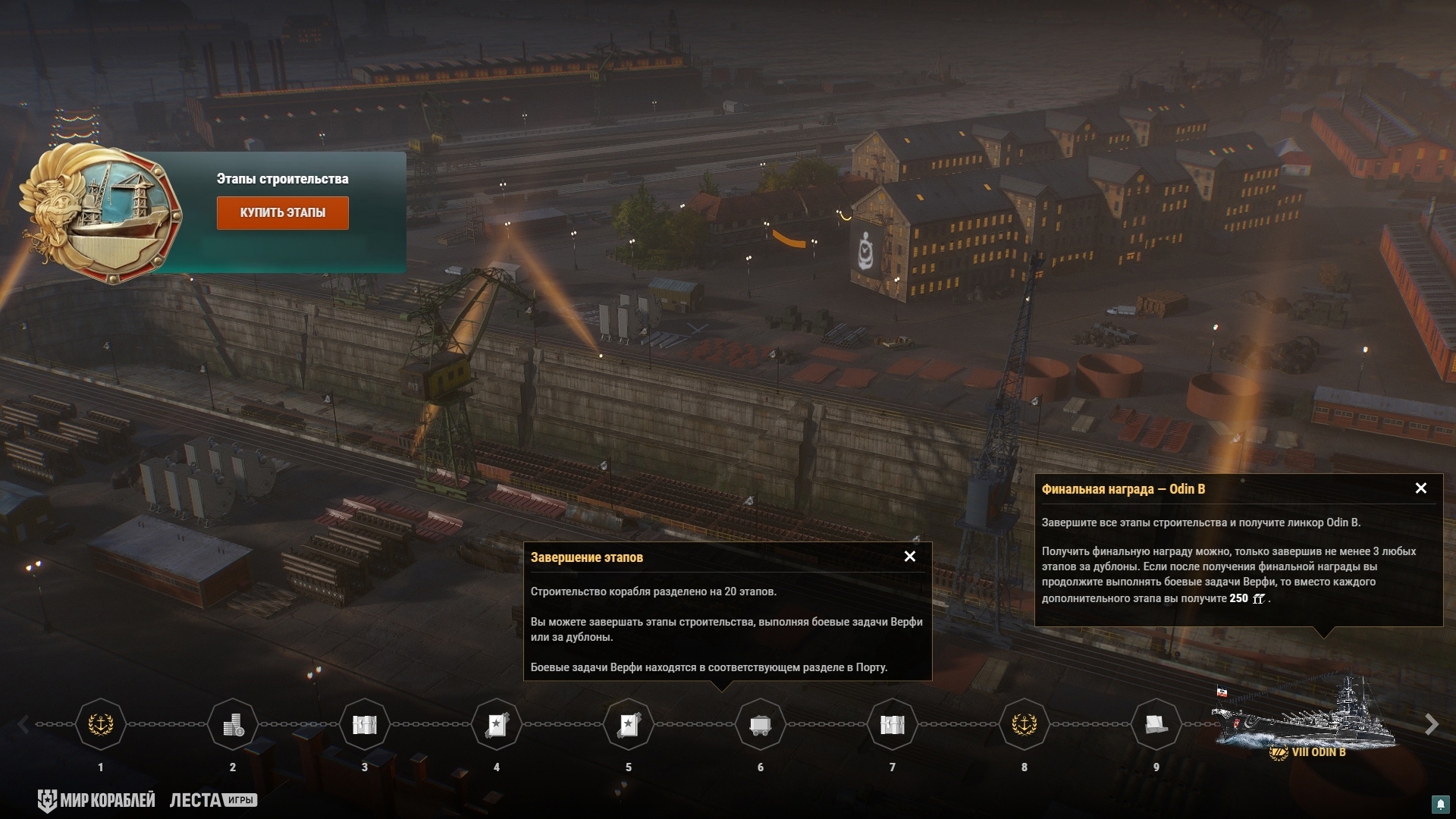The image size is (1456, 819).
Task: Open the notification bell icon
Action: (1440, 804)
